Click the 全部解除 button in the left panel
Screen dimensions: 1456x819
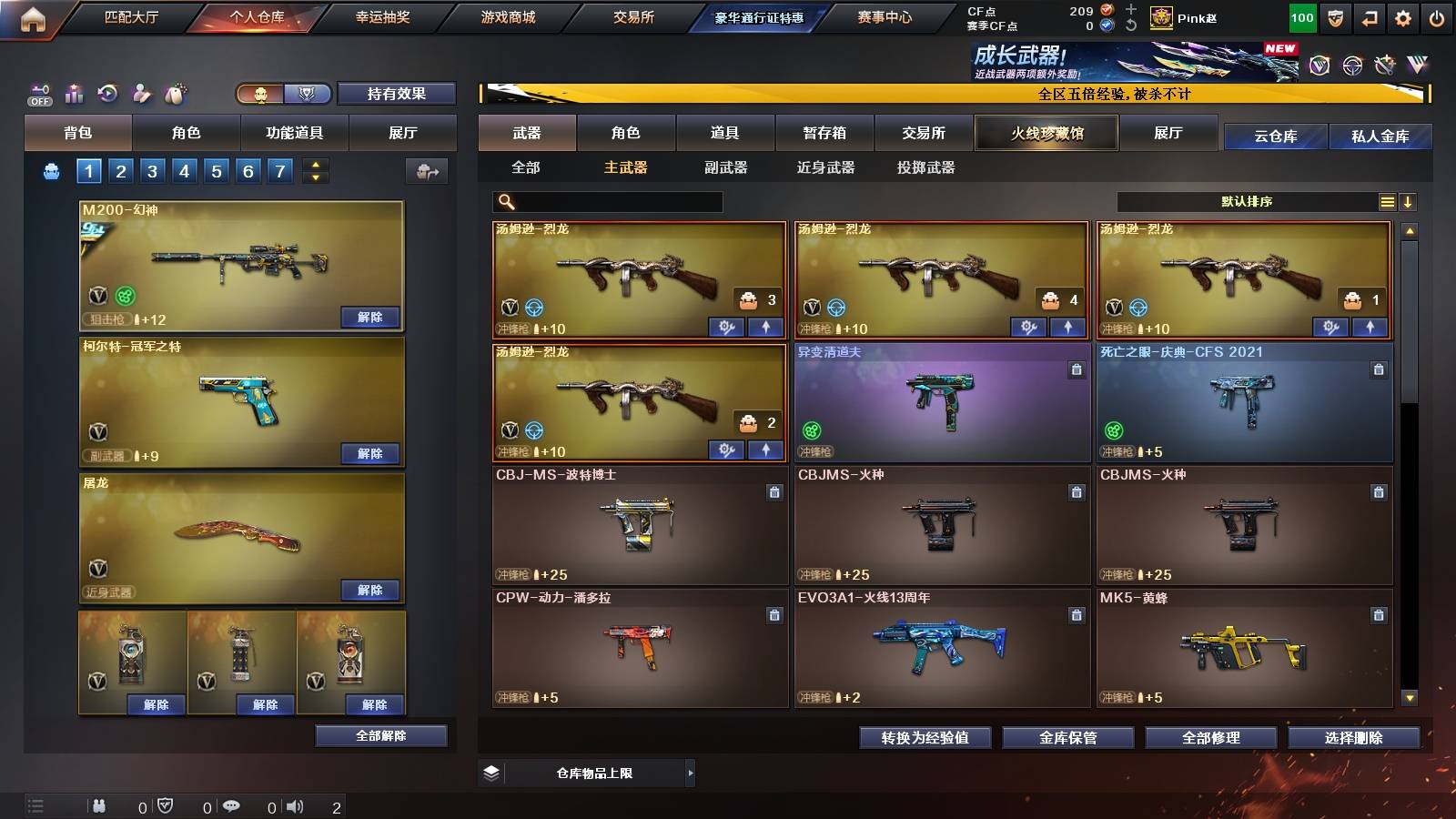point(380,735)
